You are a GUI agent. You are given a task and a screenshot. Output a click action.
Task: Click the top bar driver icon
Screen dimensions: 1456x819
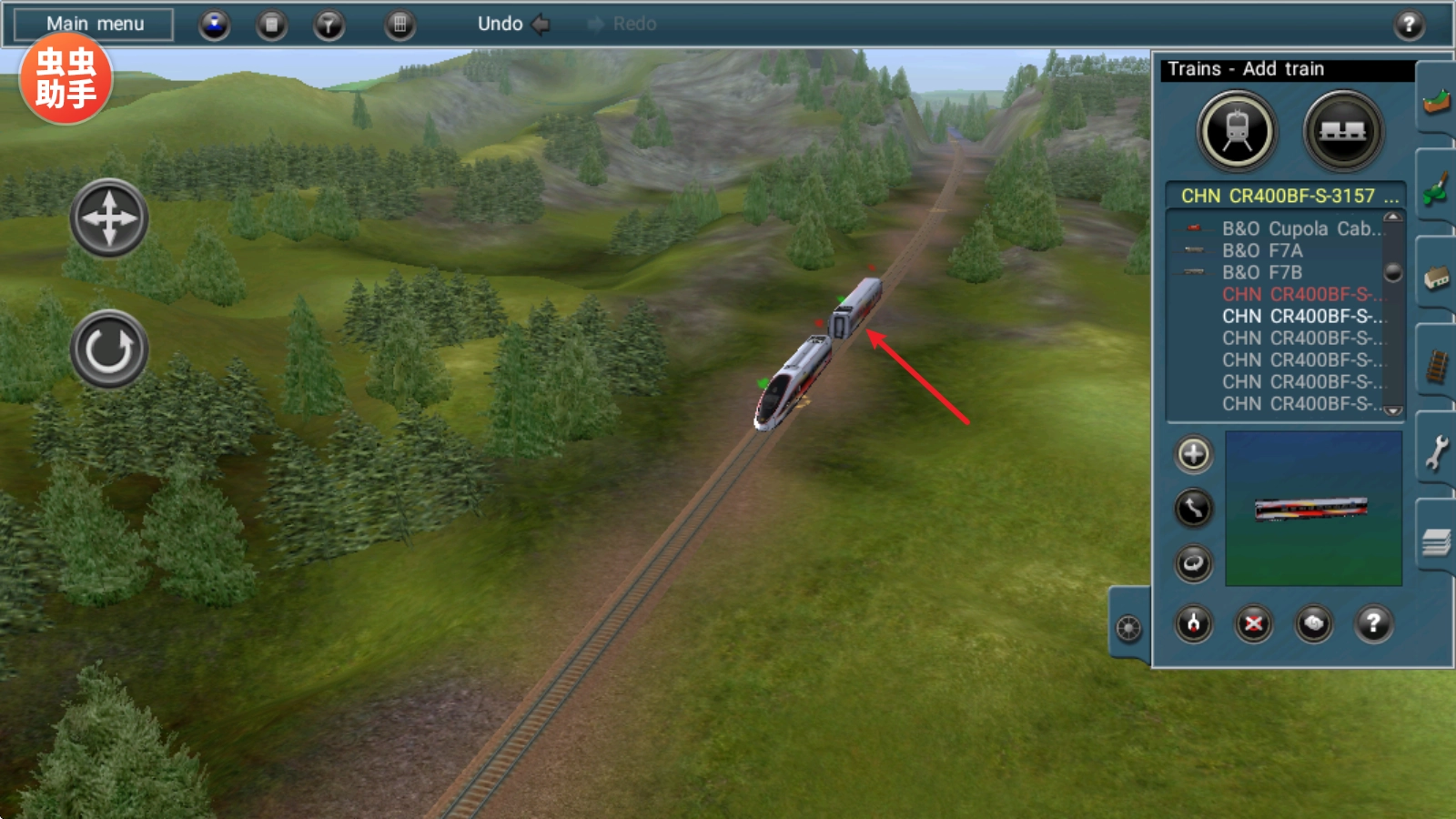[x=215, y=25]
